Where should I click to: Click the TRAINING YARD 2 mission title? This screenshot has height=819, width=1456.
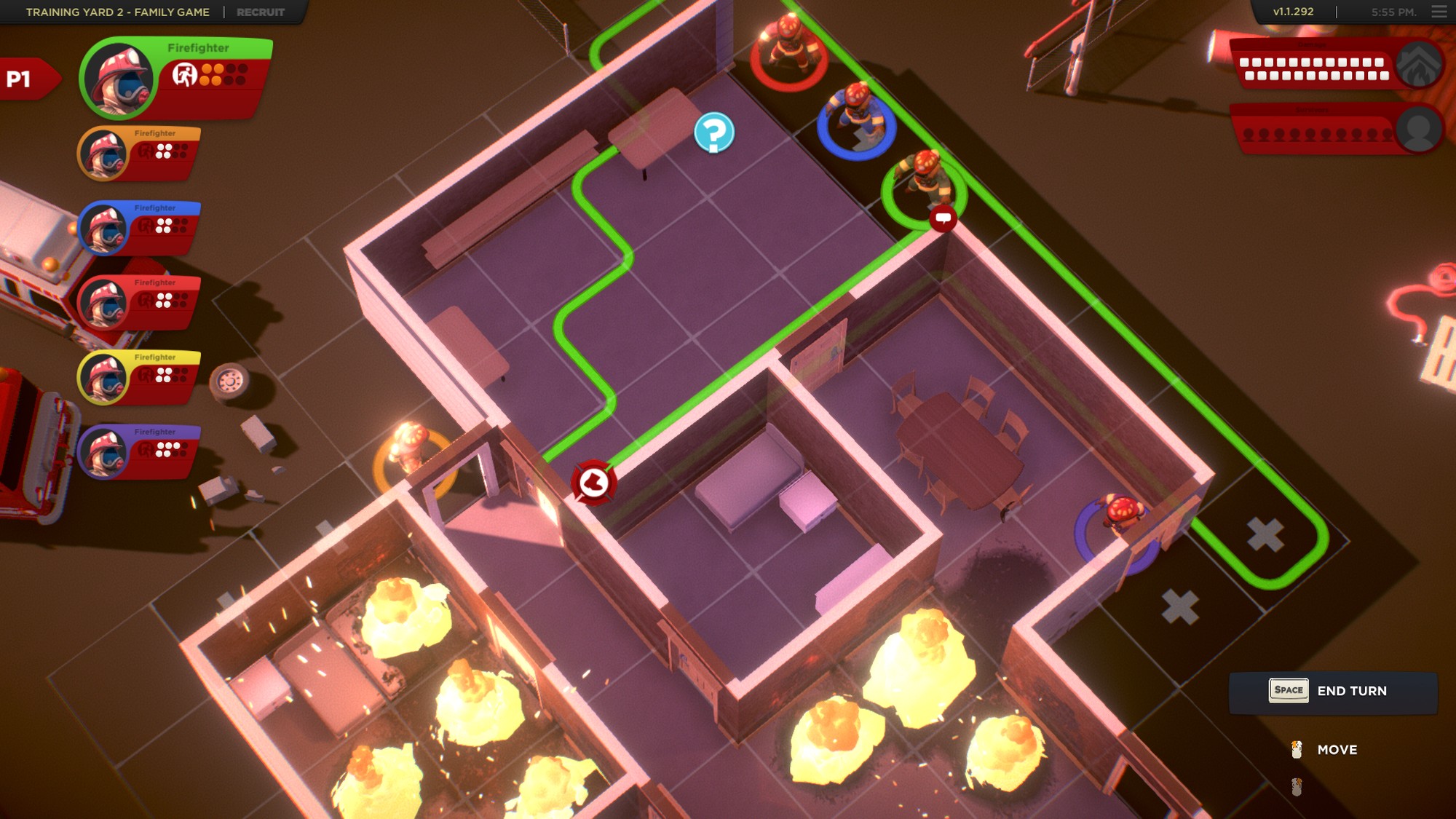pyautogui.click(x=116, y=12)
